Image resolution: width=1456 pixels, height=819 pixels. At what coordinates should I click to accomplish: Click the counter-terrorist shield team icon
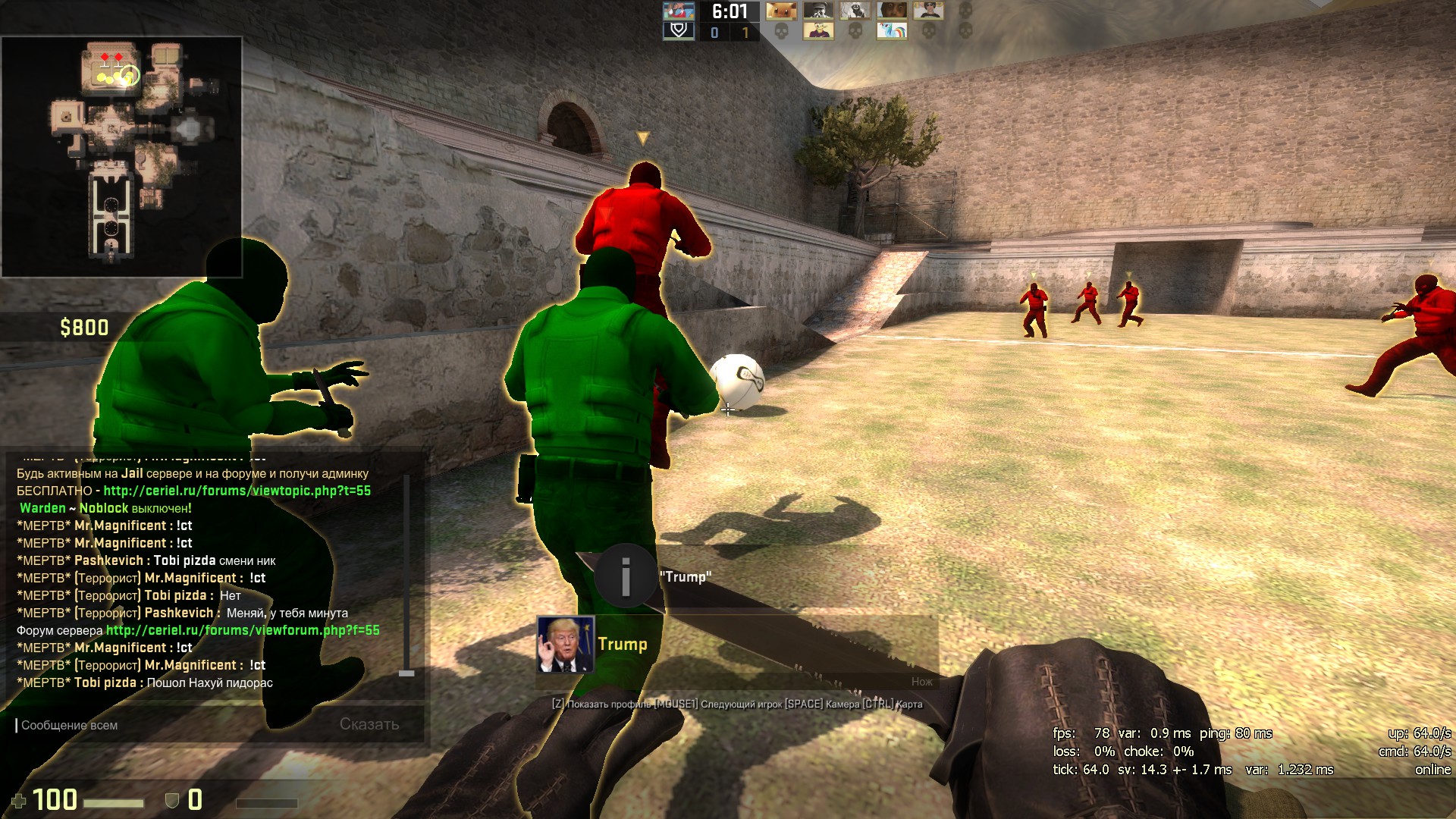point(679,31)
